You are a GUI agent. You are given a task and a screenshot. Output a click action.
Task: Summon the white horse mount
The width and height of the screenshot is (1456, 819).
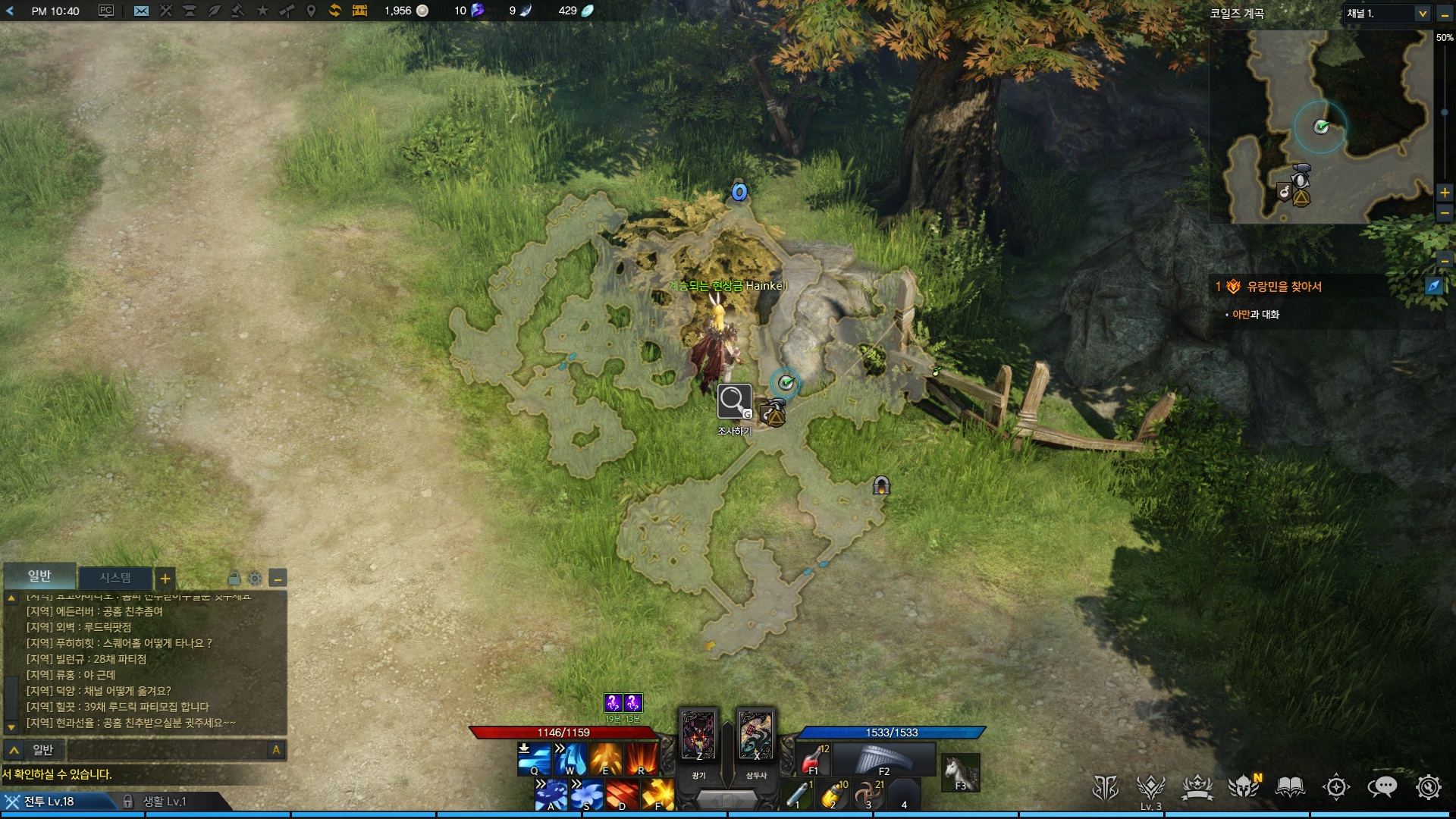coord(960,772)
